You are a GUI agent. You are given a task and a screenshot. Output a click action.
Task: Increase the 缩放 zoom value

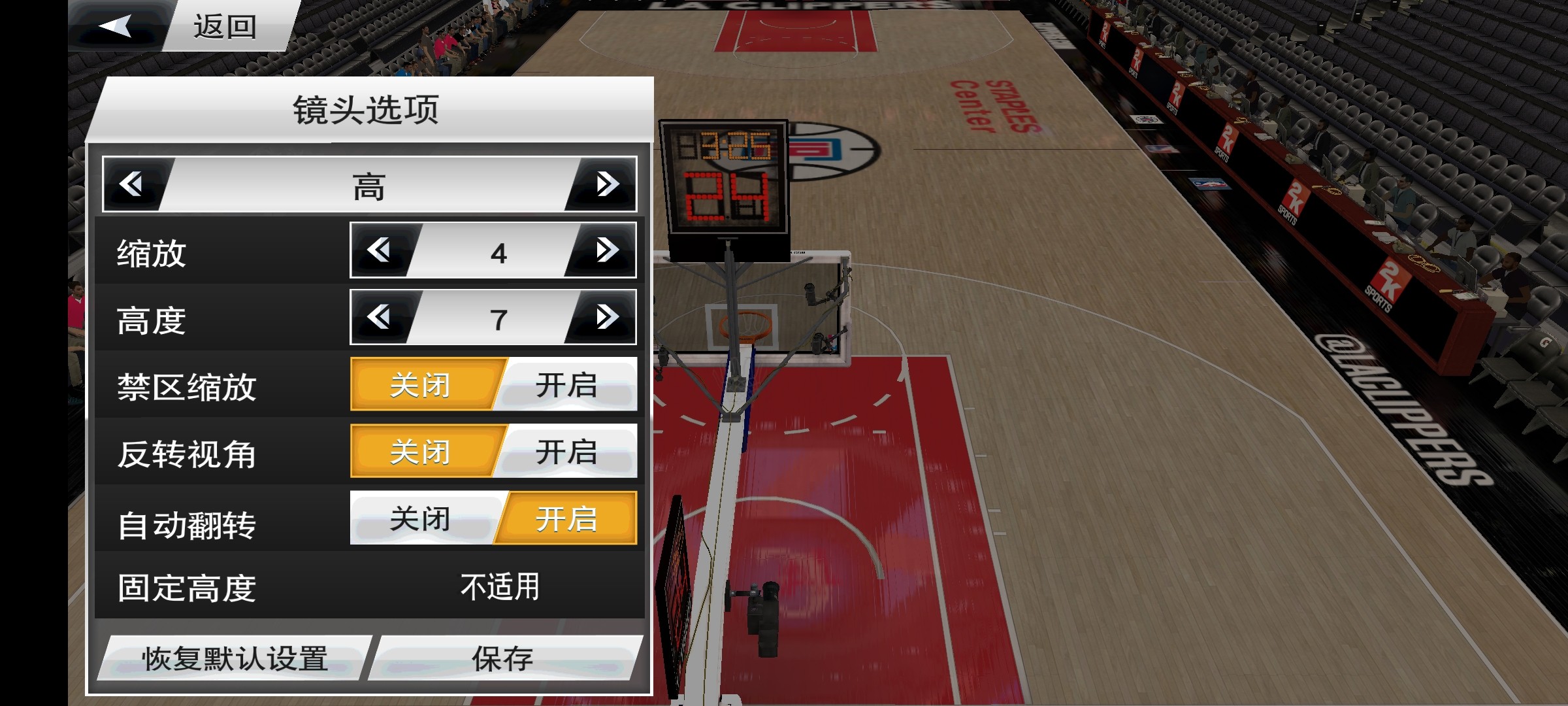(606, 250)
